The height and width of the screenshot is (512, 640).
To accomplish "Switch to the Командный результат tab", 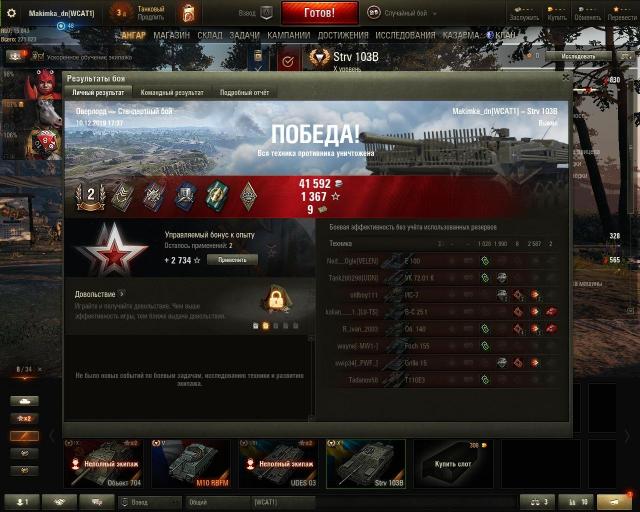I will pyautogui.click(x=173, y=92).
